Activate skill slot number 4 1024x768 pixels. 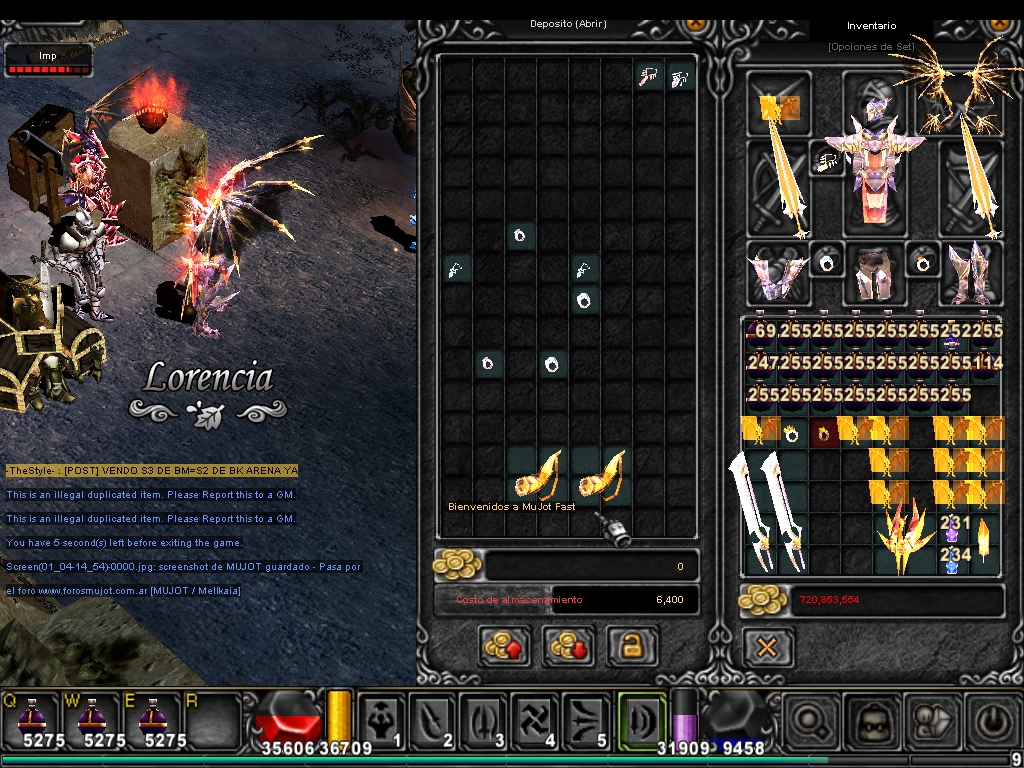534,720
